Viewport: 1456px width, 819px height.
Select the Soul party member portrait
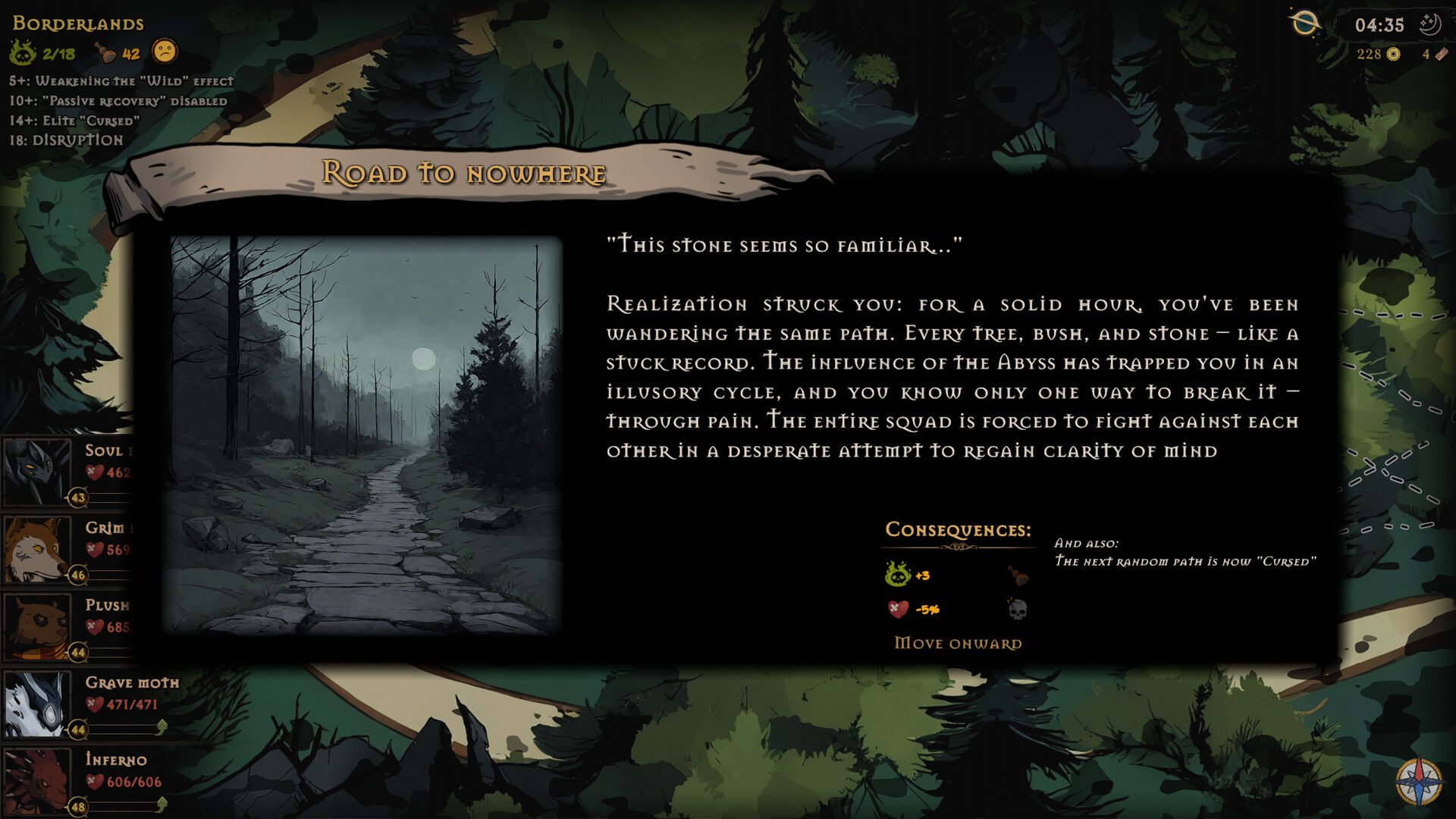36,471
